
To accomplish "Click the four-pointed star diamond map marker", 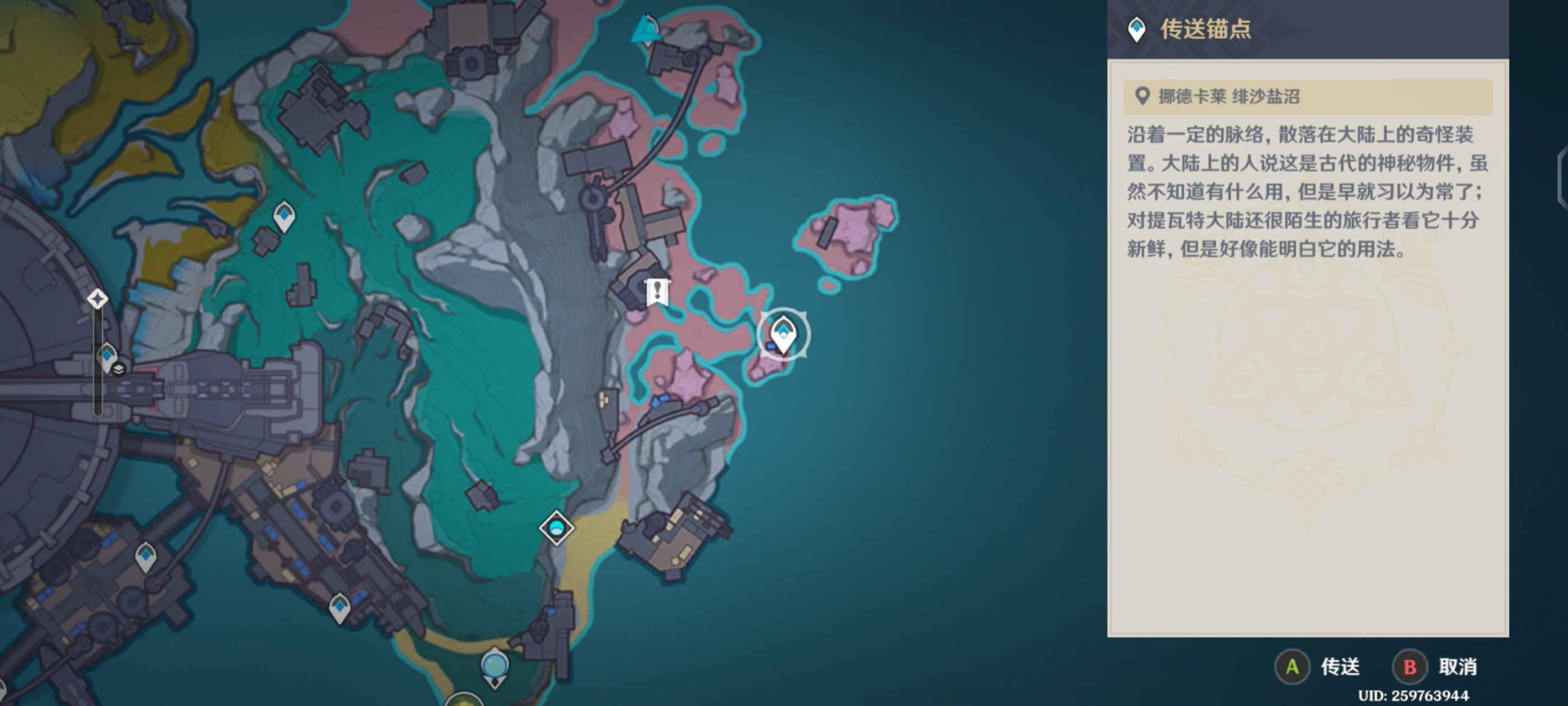I will 97,299.
